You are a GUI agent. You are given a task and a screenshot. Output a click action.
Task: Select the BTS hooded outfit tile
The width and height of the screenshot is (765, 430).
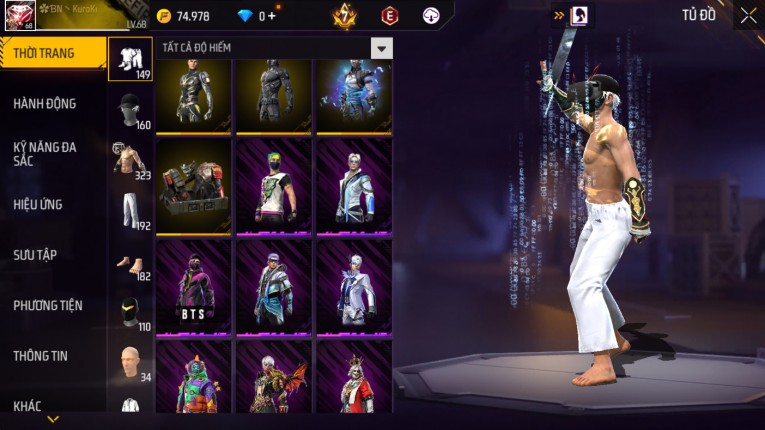pyautogui.click(x=194, y=286)
